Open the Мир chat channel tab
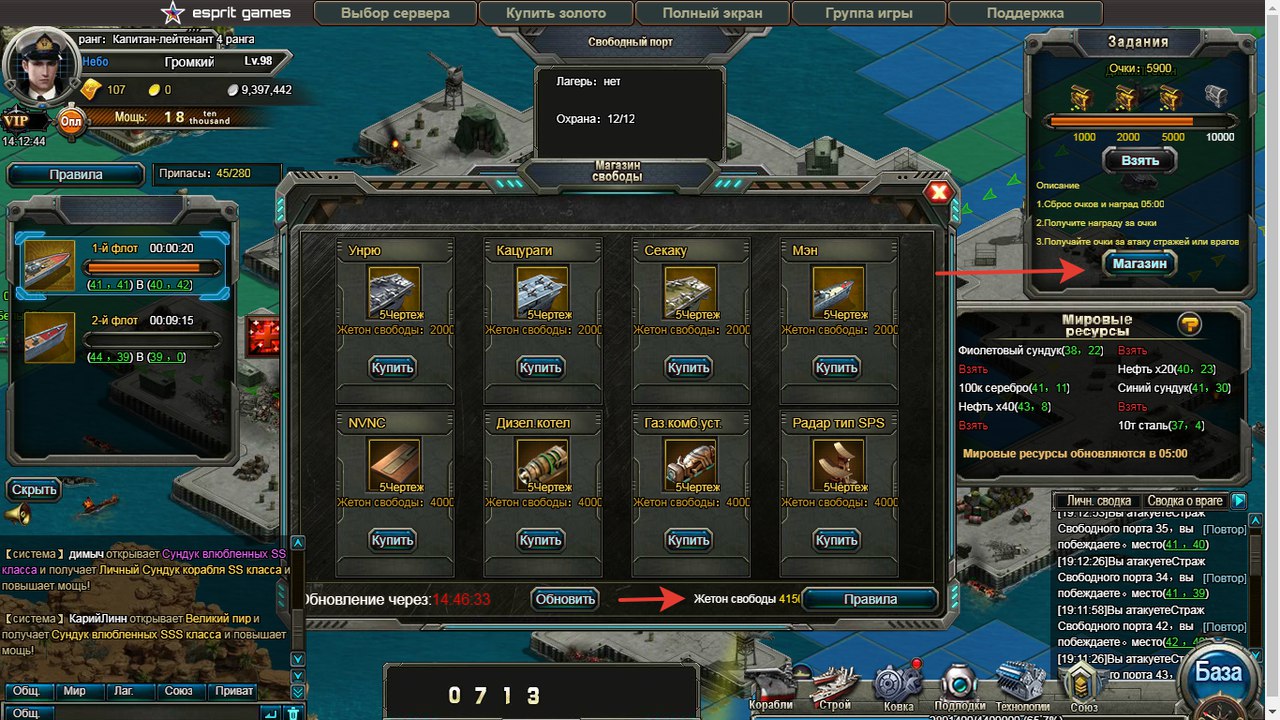1280x720 pixels. 75,691
